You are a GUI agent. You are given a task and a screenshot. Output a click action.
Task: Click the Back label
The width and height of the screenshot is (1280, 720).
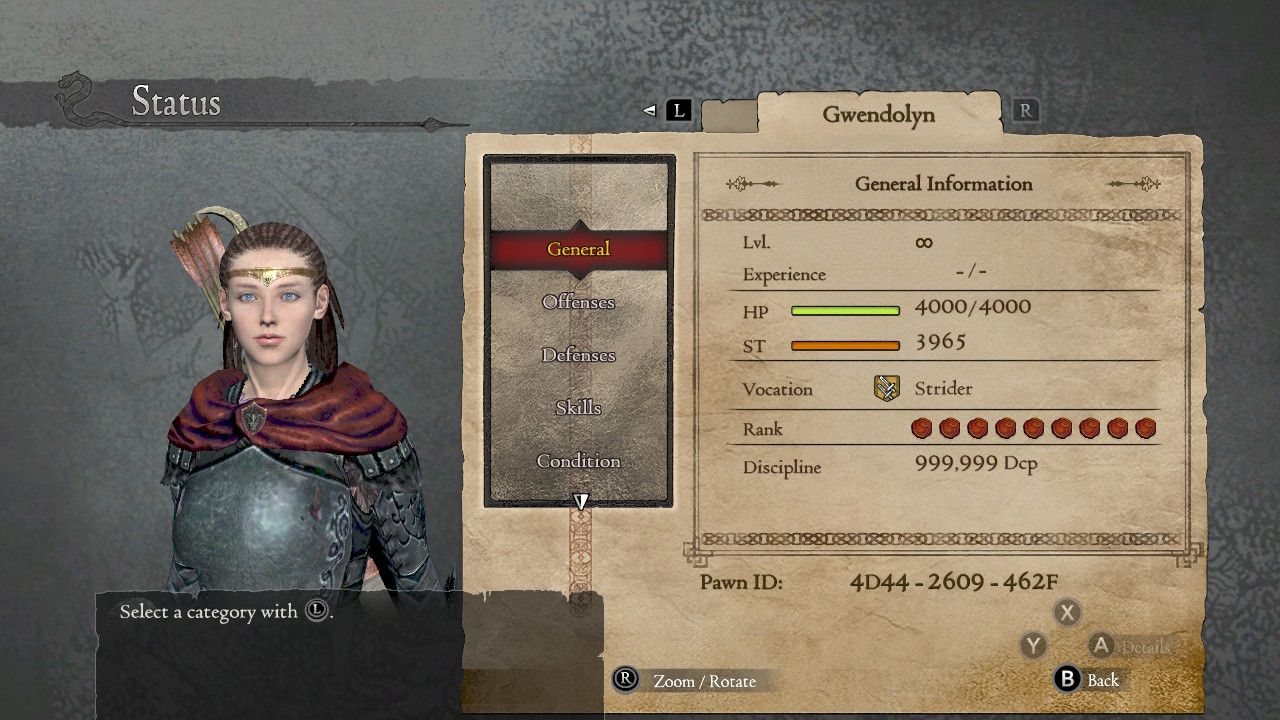(1104, 679)
